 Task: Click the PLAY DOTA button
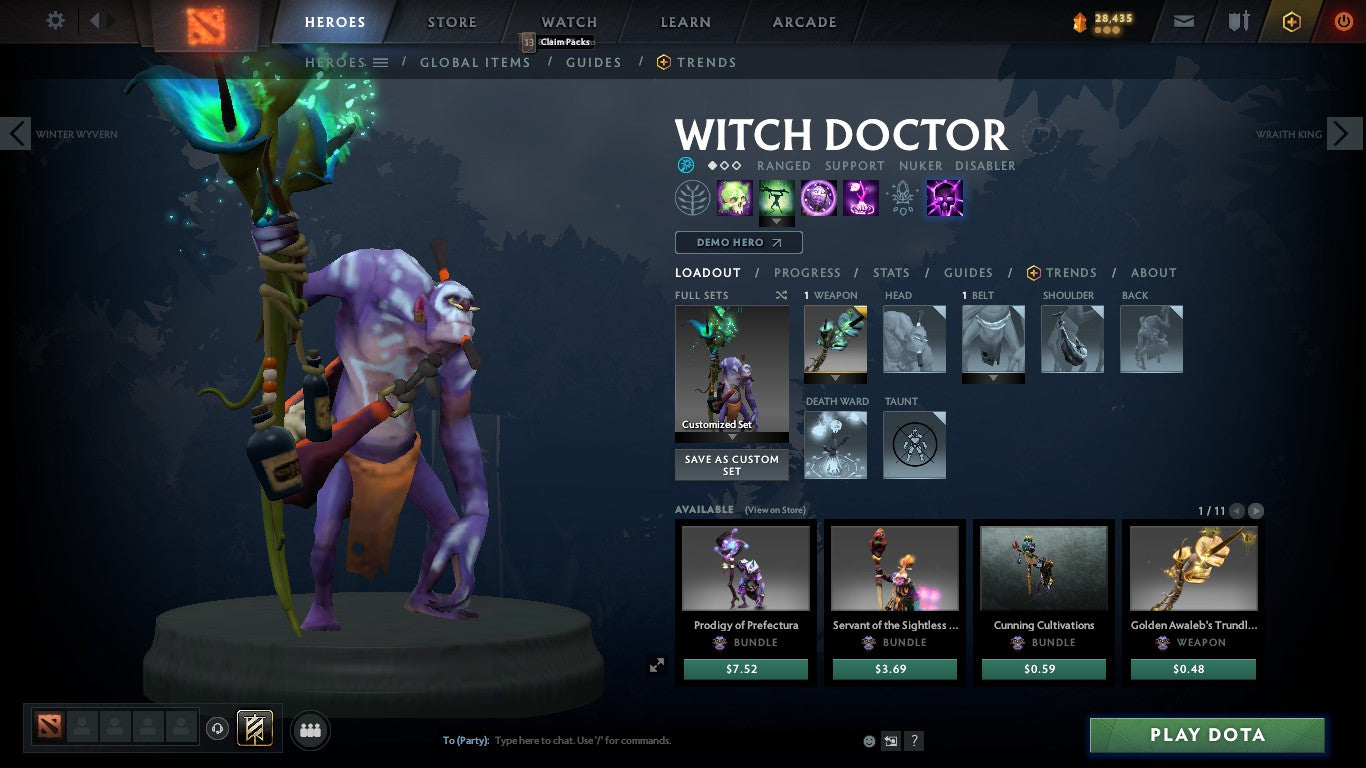pos(1207,735)
